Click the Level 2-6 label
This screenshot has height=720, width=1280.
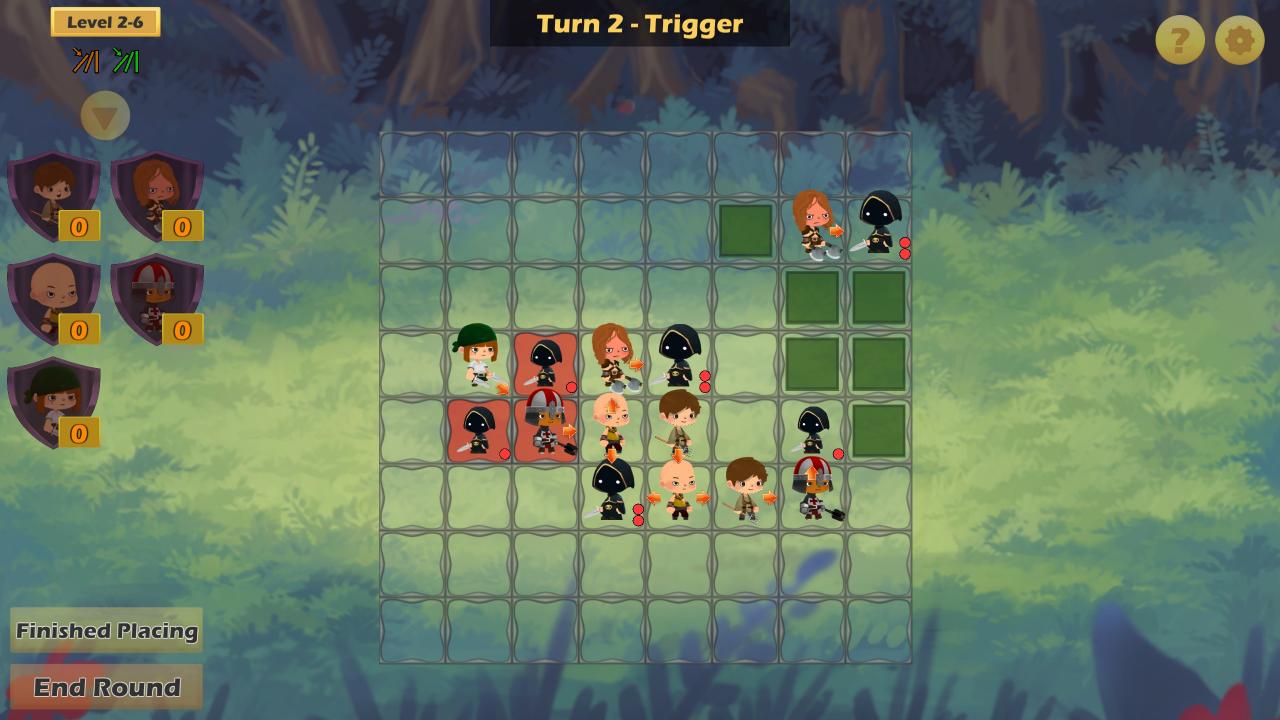[x=105, y=22]
